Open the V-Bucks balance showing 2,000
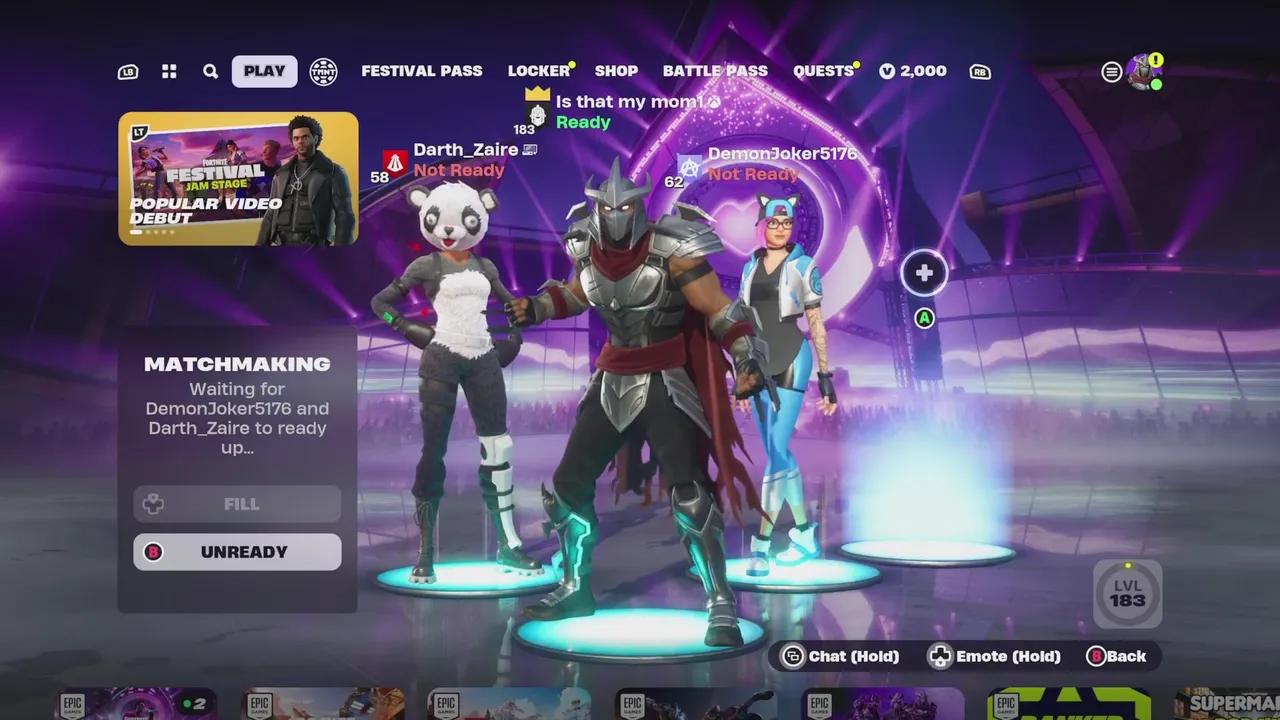The height and width of the screenshot is (720, 1280). (913, 70)
